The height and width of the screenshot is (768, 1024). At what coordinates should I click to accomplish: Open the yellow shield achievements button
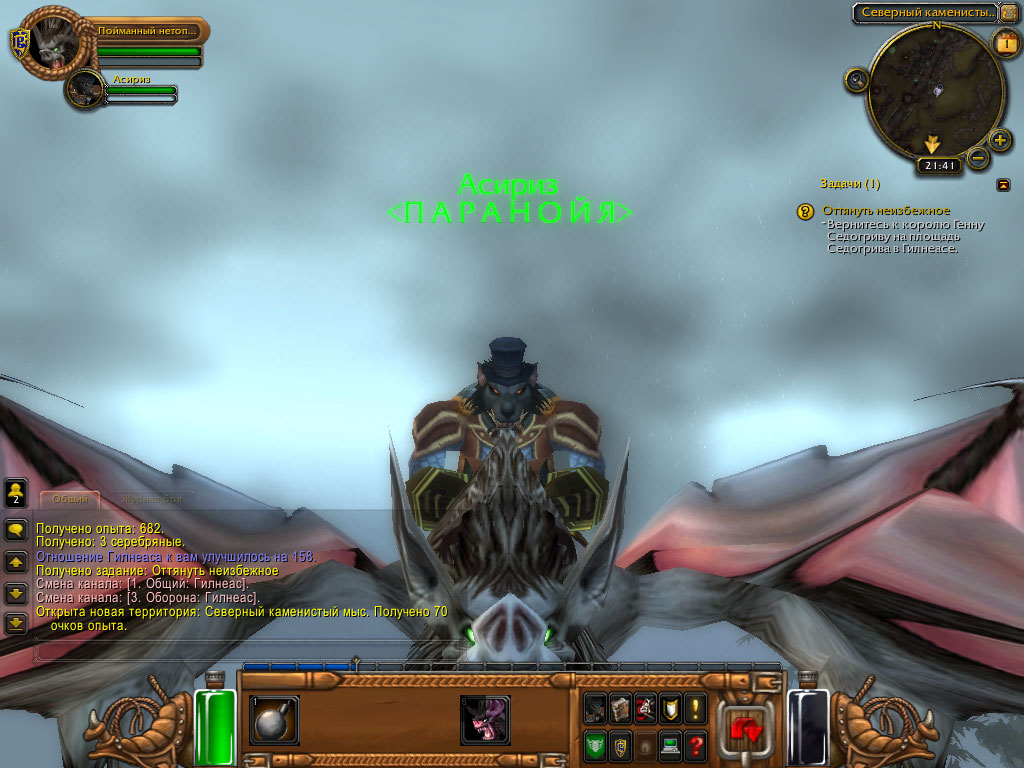[669, 708]
